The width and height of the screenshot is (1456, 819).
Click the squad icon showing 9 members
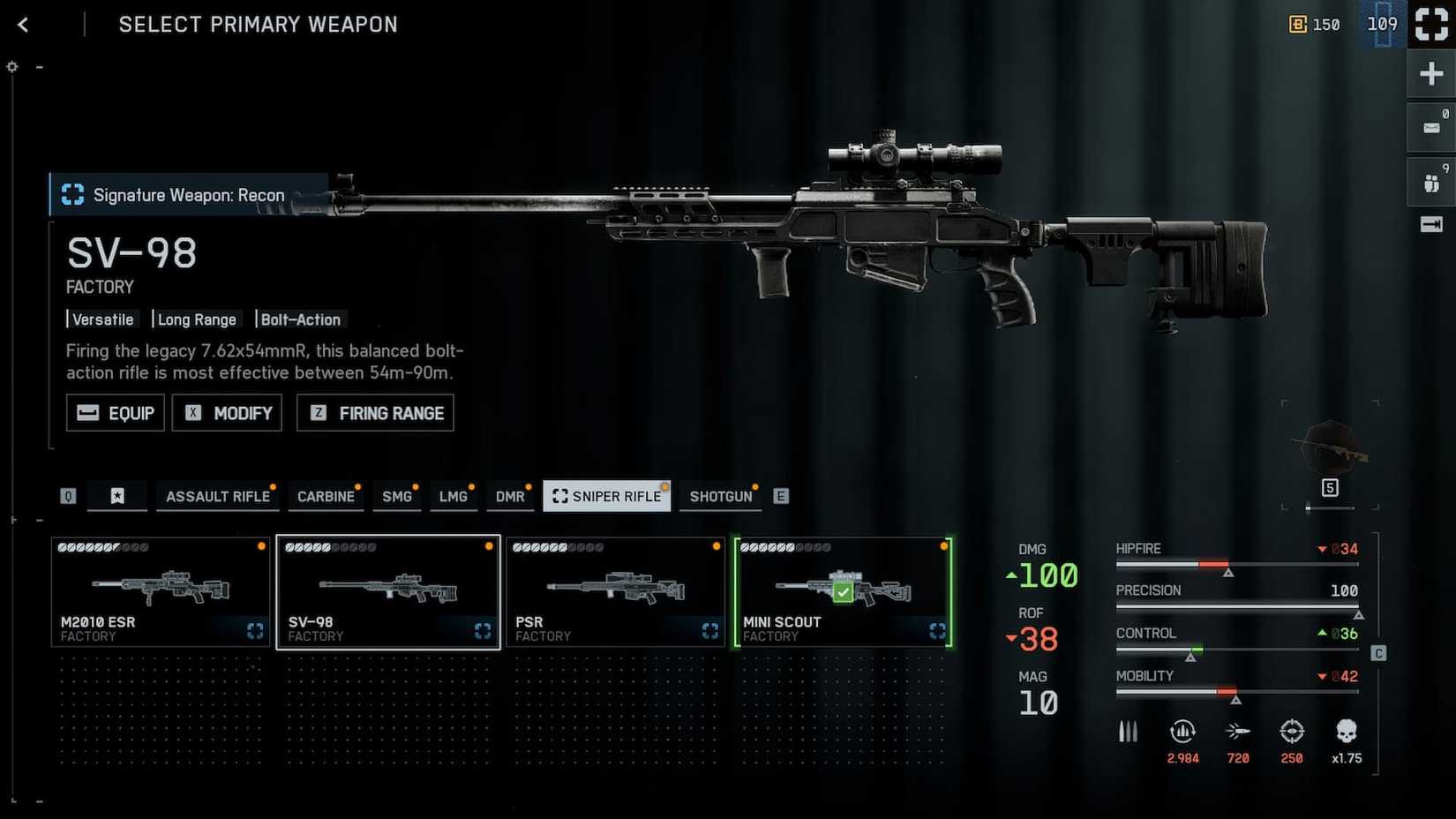(x=1430, y=181)
